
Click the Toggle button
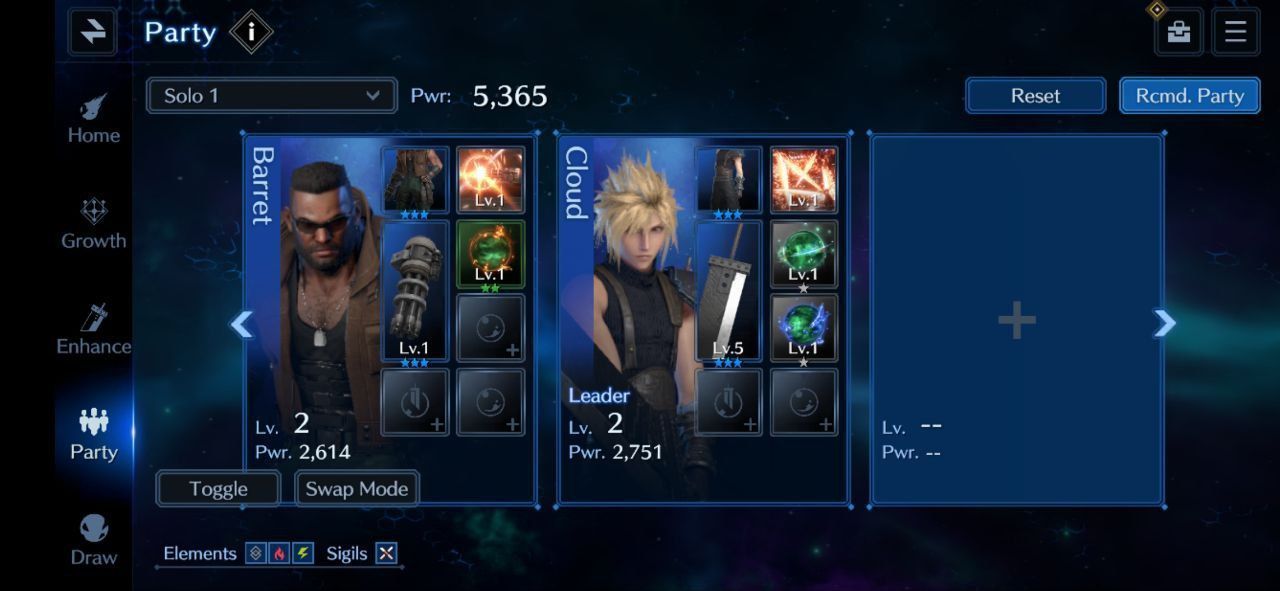[x=218, y=488]
